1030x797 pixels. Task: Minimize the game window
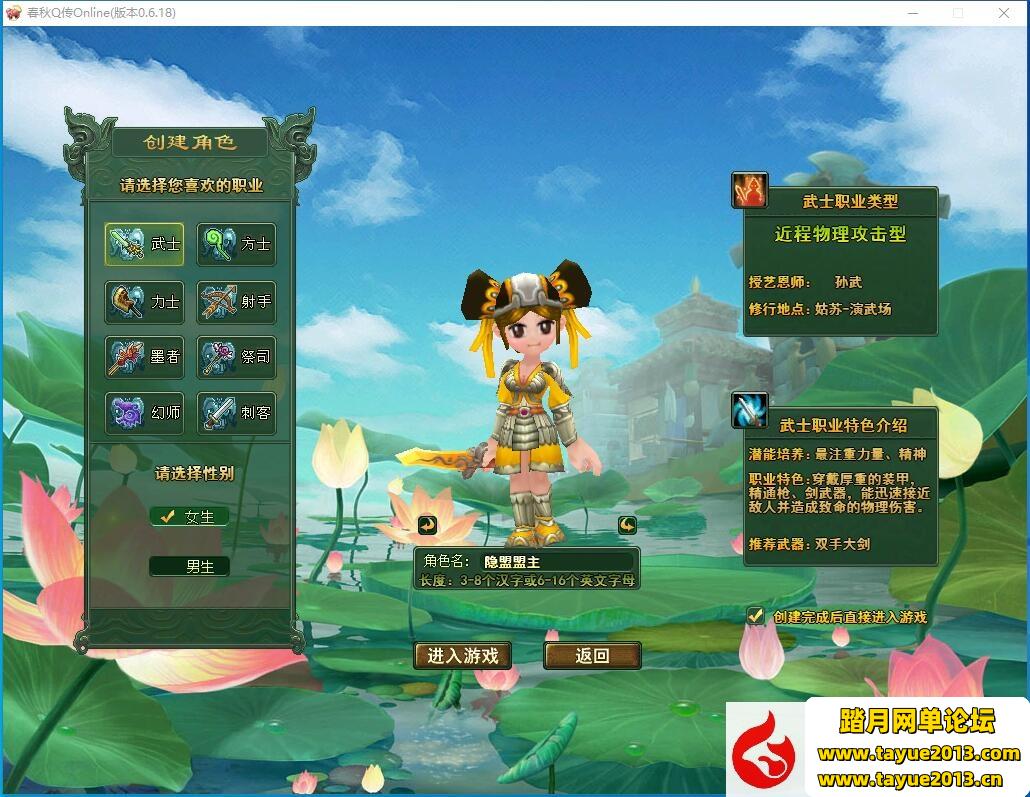pyautogui.click(x=912, y=13)
